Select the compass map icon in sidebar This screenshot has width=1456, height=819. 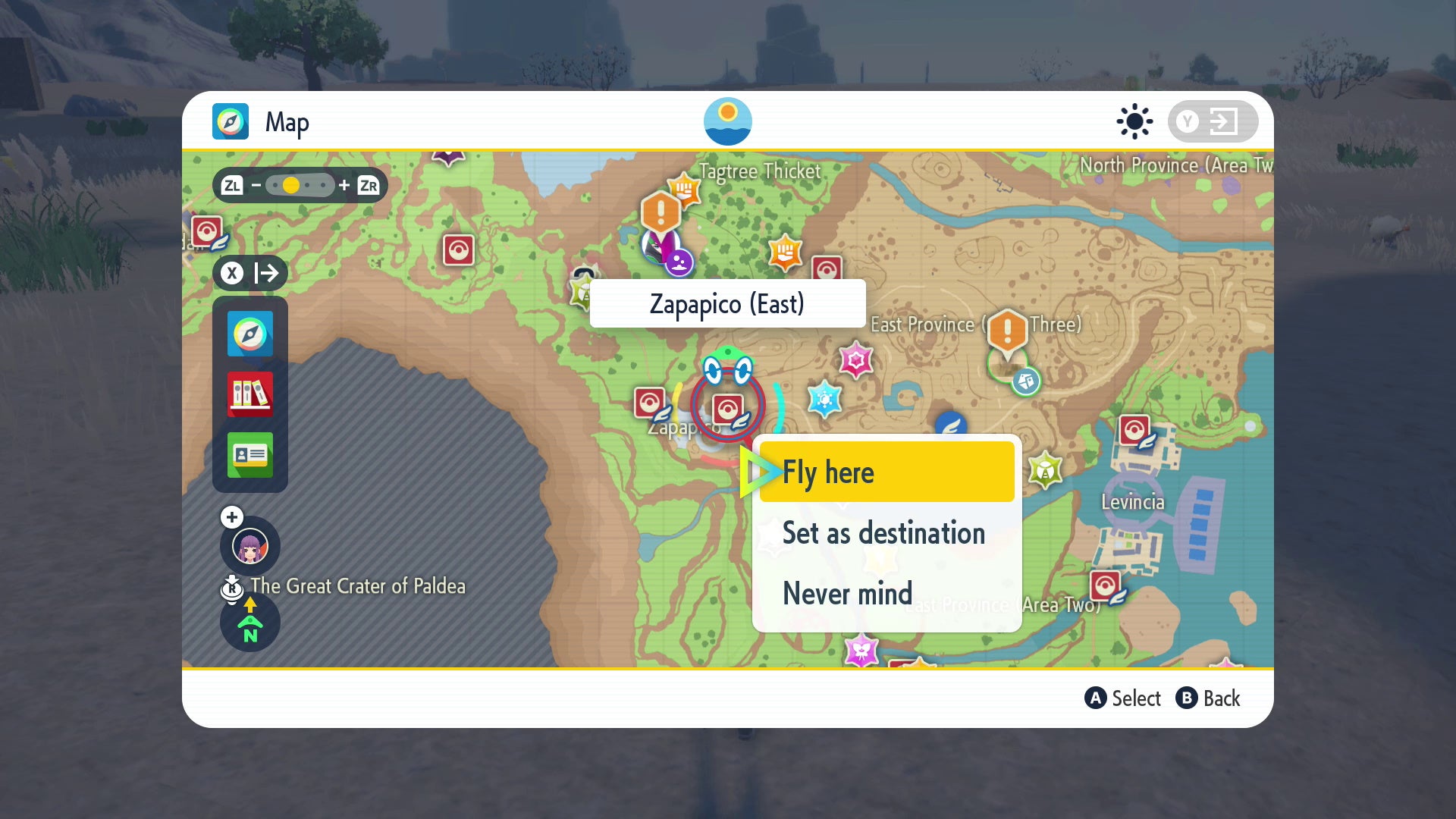(250, 334)
